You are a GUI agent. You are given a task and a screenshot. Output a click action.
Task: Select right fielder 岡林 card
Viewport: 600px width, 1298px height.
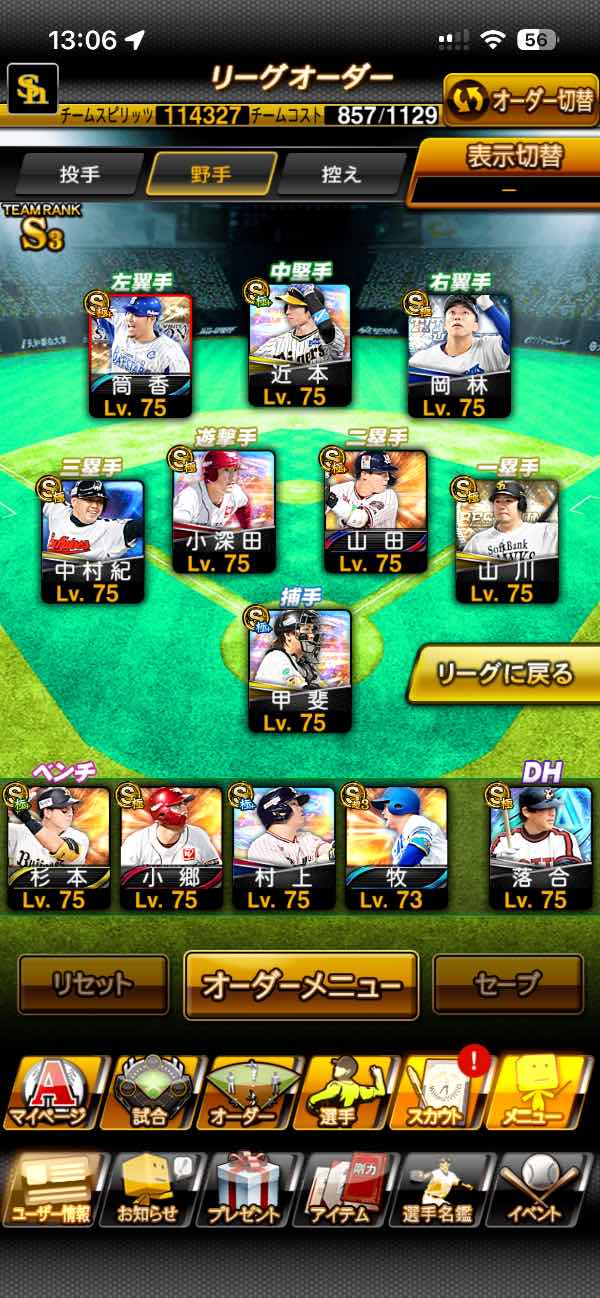tap(459, 355)
